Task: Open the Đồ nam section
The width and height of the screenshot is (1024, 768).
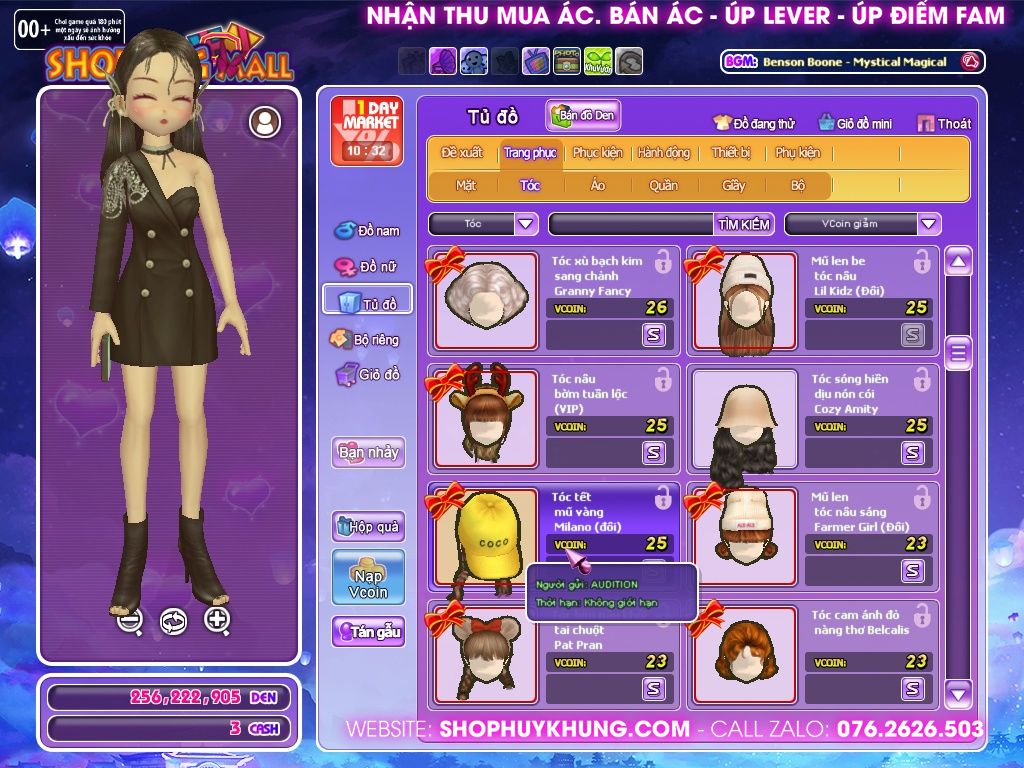Action: pyautogui.click(x=367, y=231)
